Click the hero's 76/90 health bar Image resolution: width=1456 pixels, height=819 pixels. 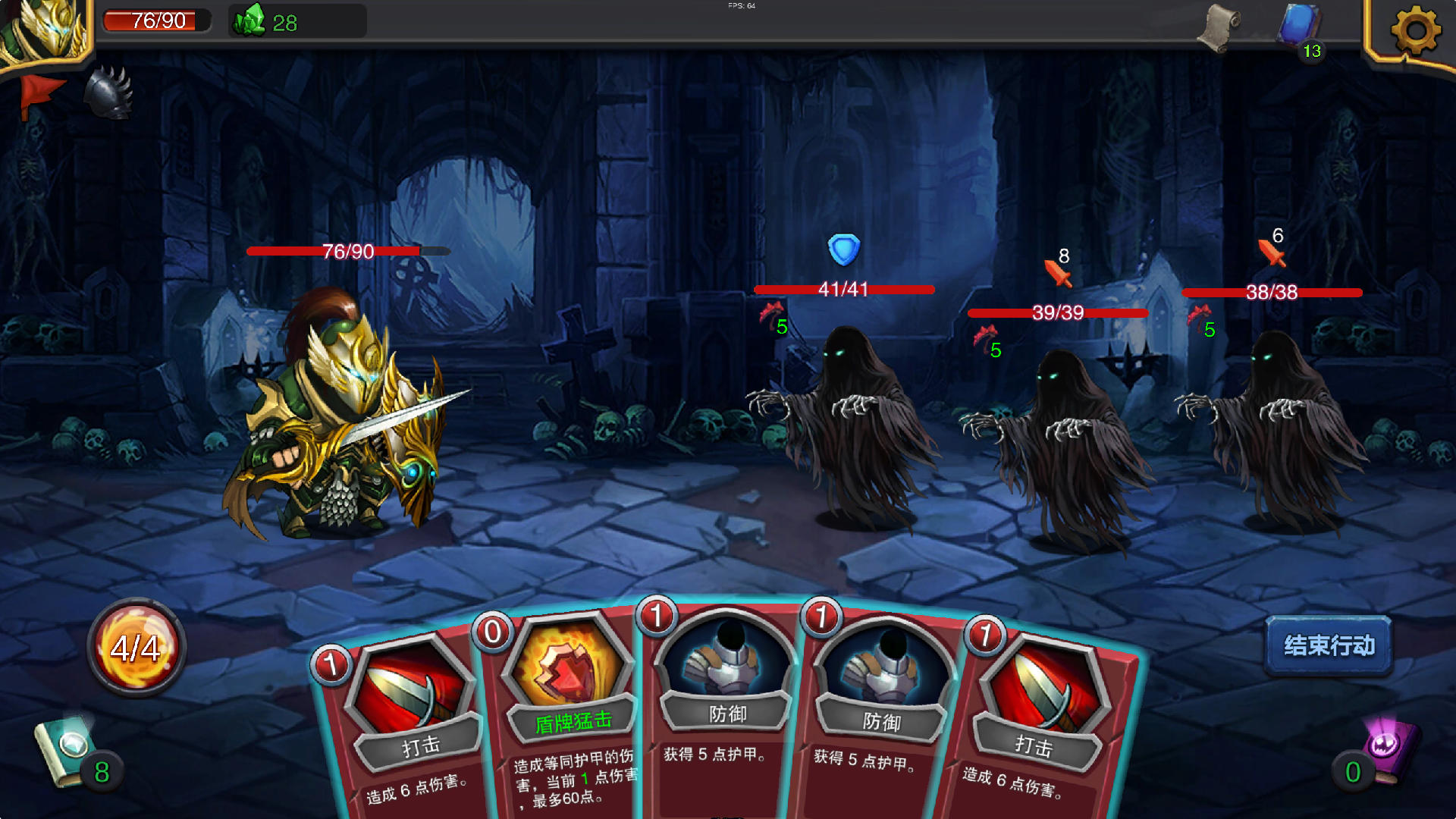[345, 251]
